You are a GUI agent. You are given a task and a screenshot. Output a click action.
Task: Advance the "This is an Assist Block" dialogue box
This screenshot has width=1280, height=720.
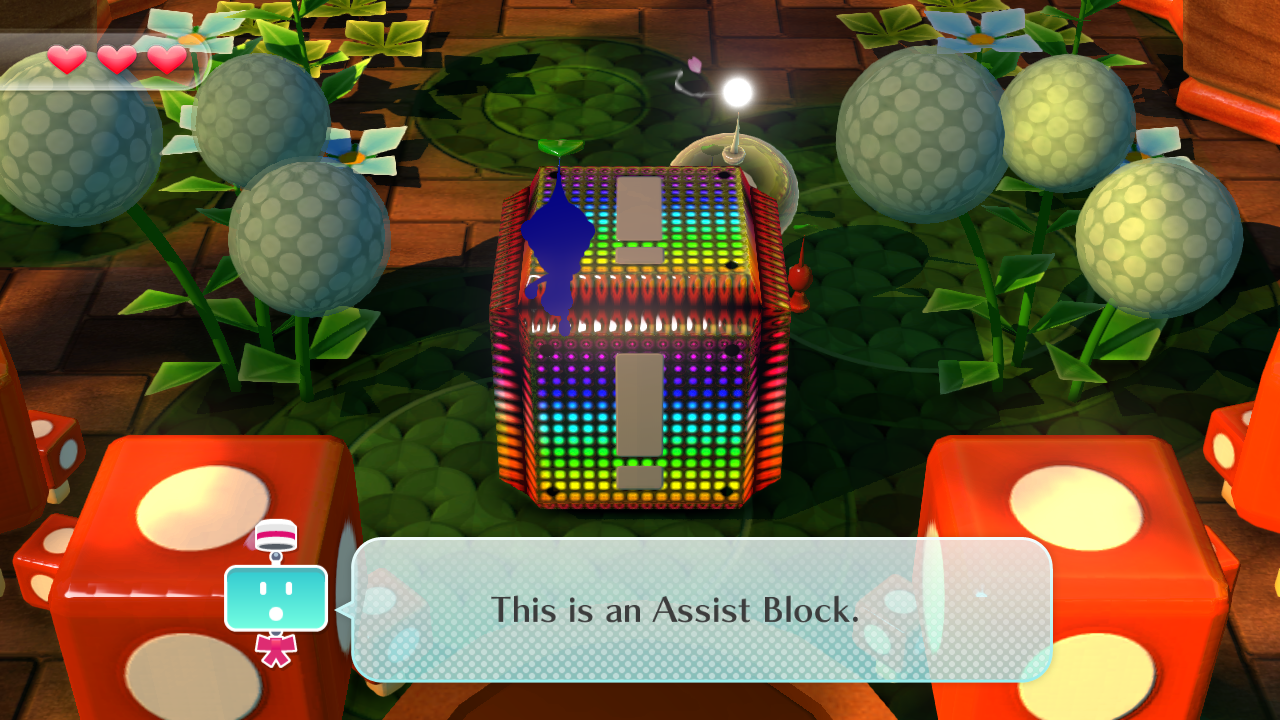click(x=701, y=610)
